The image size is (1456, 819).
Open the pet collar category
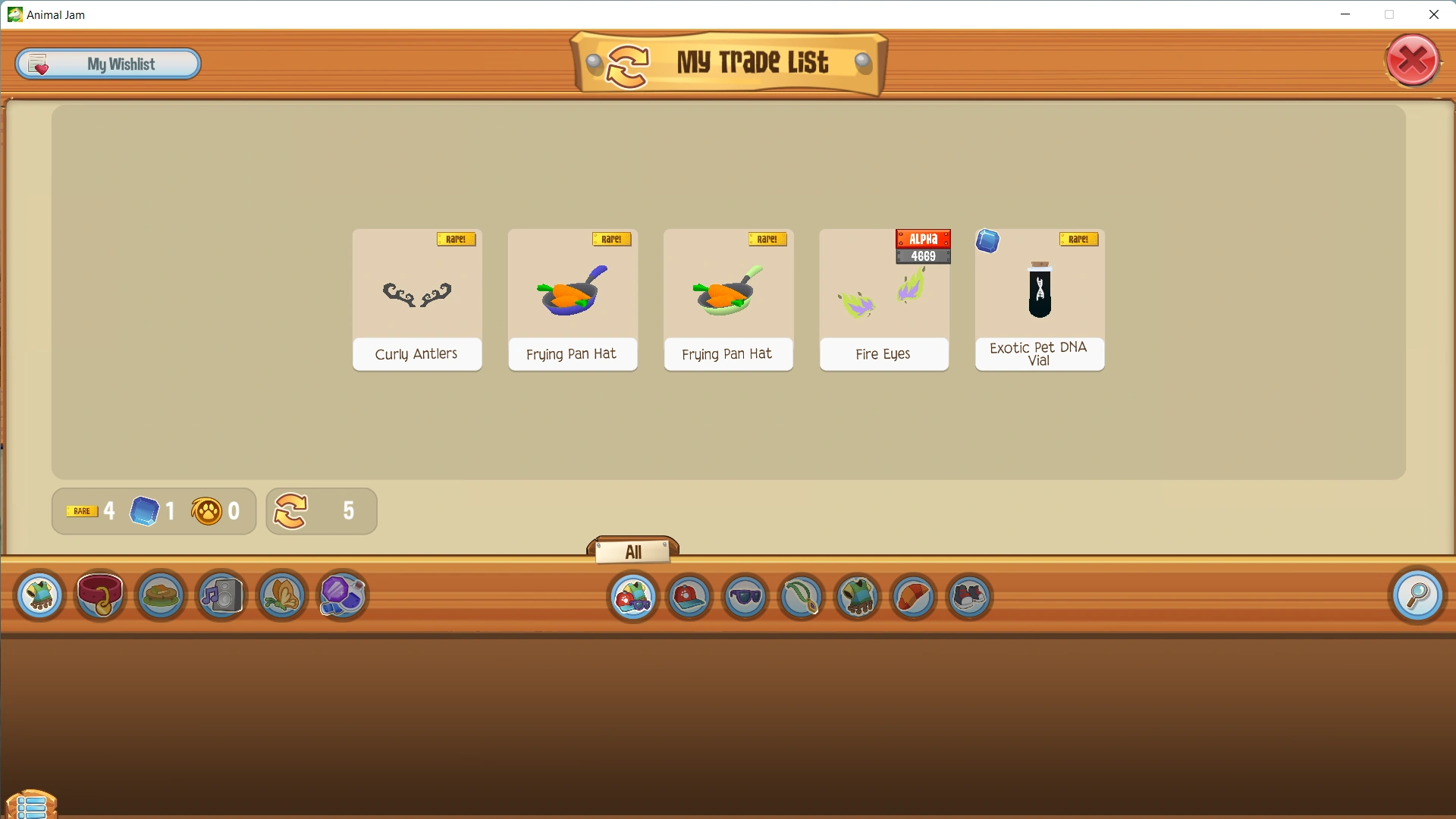pyautogui.click(x=101, y=596)
